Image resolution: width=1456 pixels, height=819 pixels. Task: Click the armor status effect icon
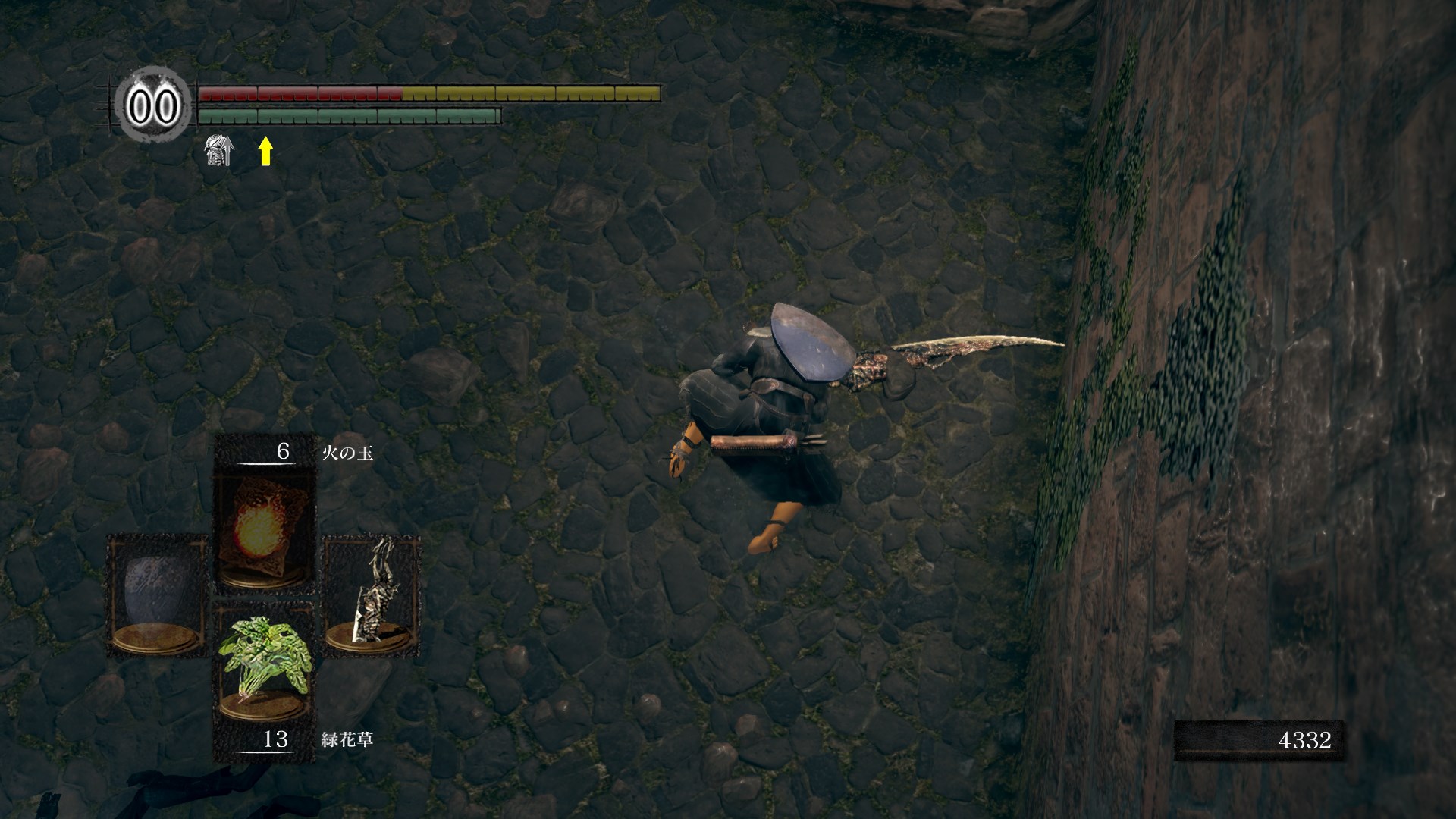218,151
